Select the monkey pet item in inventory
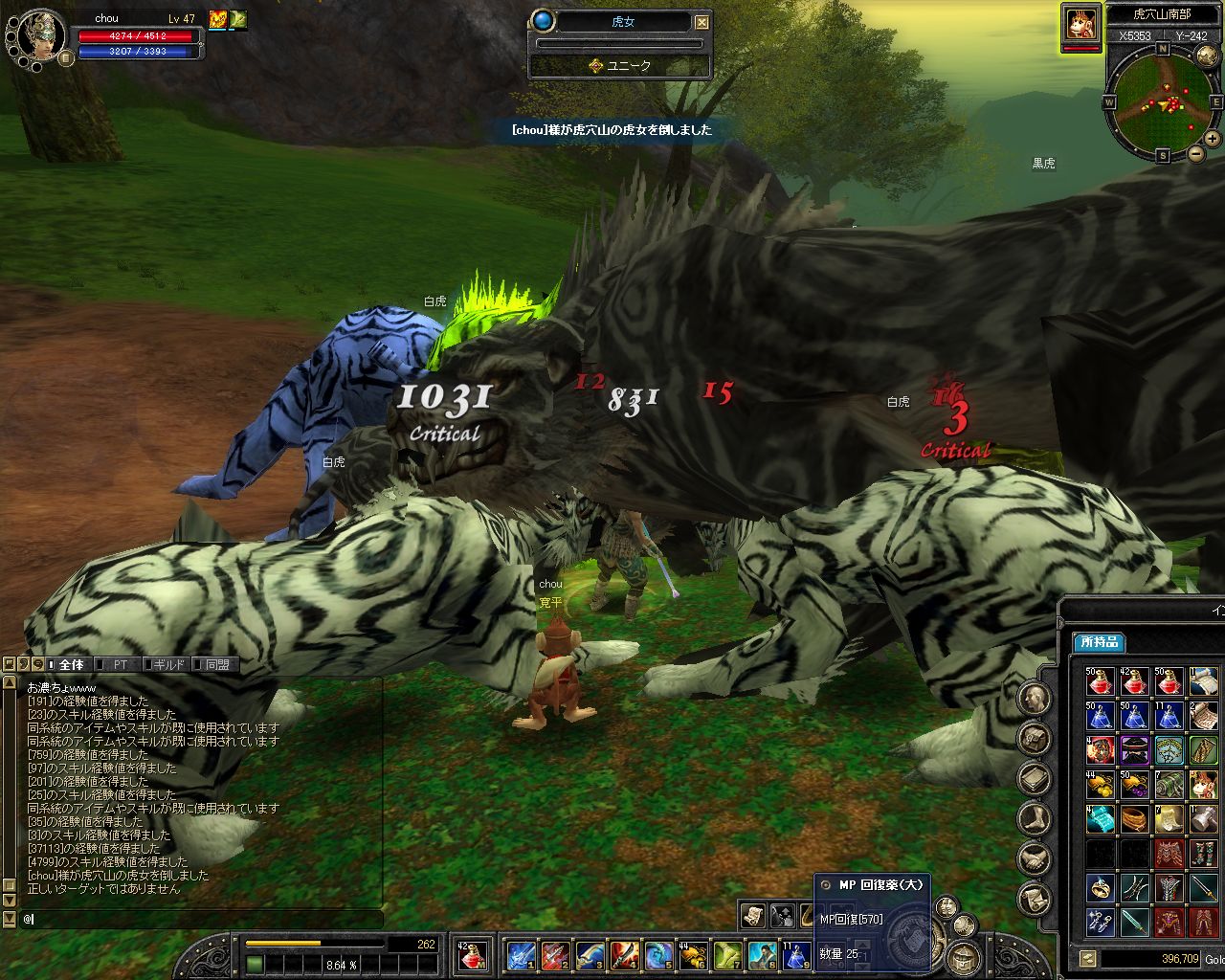The height and width of the screenshot is (980, 1225). tap(1204, 785)
